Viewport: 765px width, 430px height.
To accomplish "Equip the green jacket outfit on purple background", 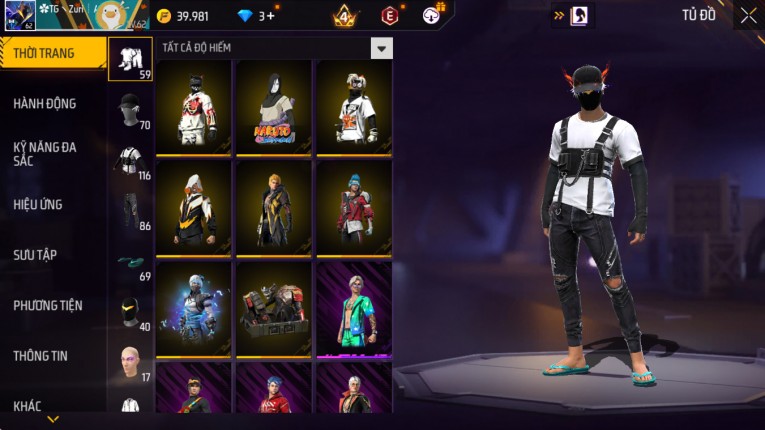I will pyautogui.click(x=354, y=309).
